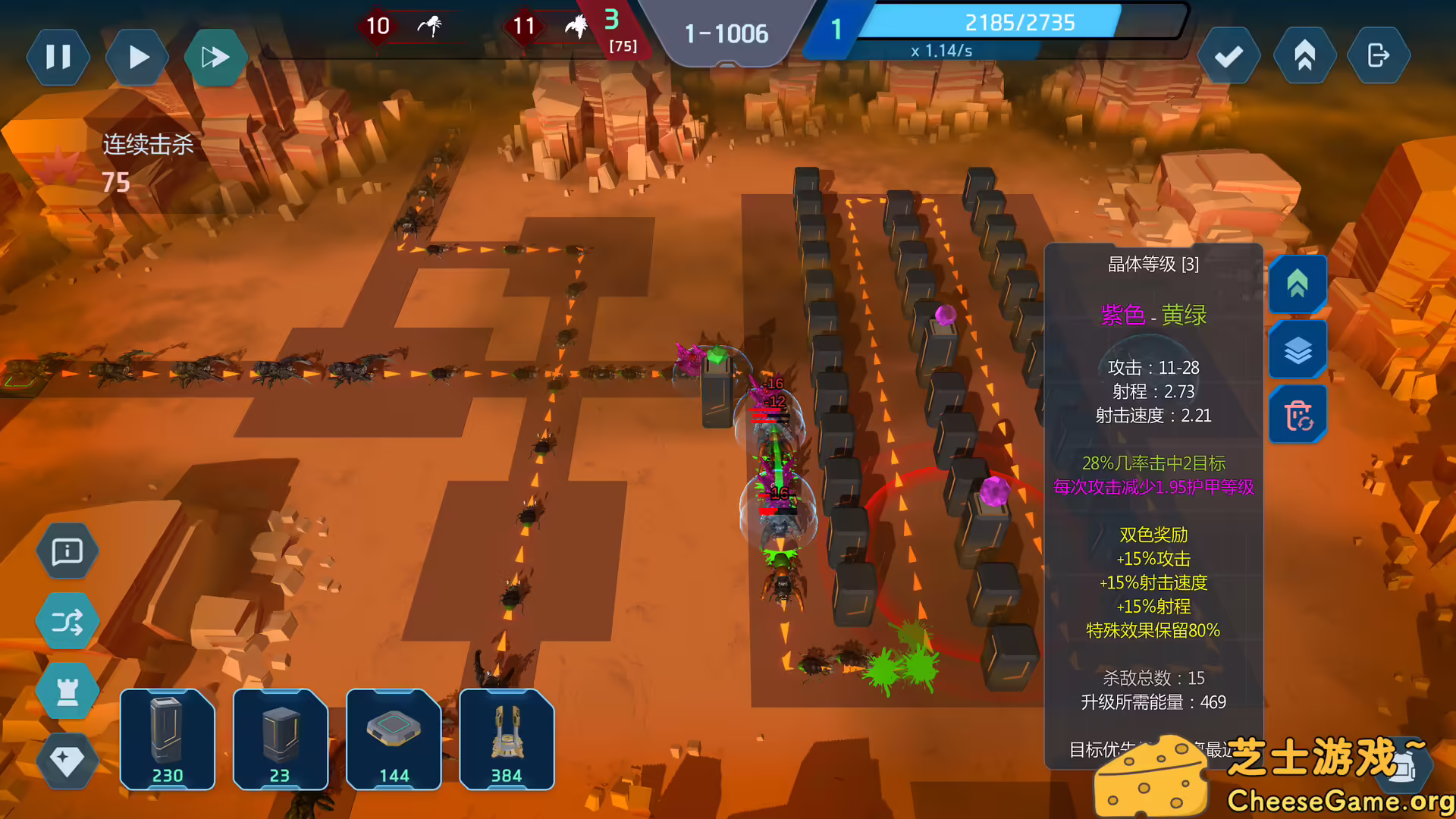Pick the pedestal tower costing 384

coord(507,739)
